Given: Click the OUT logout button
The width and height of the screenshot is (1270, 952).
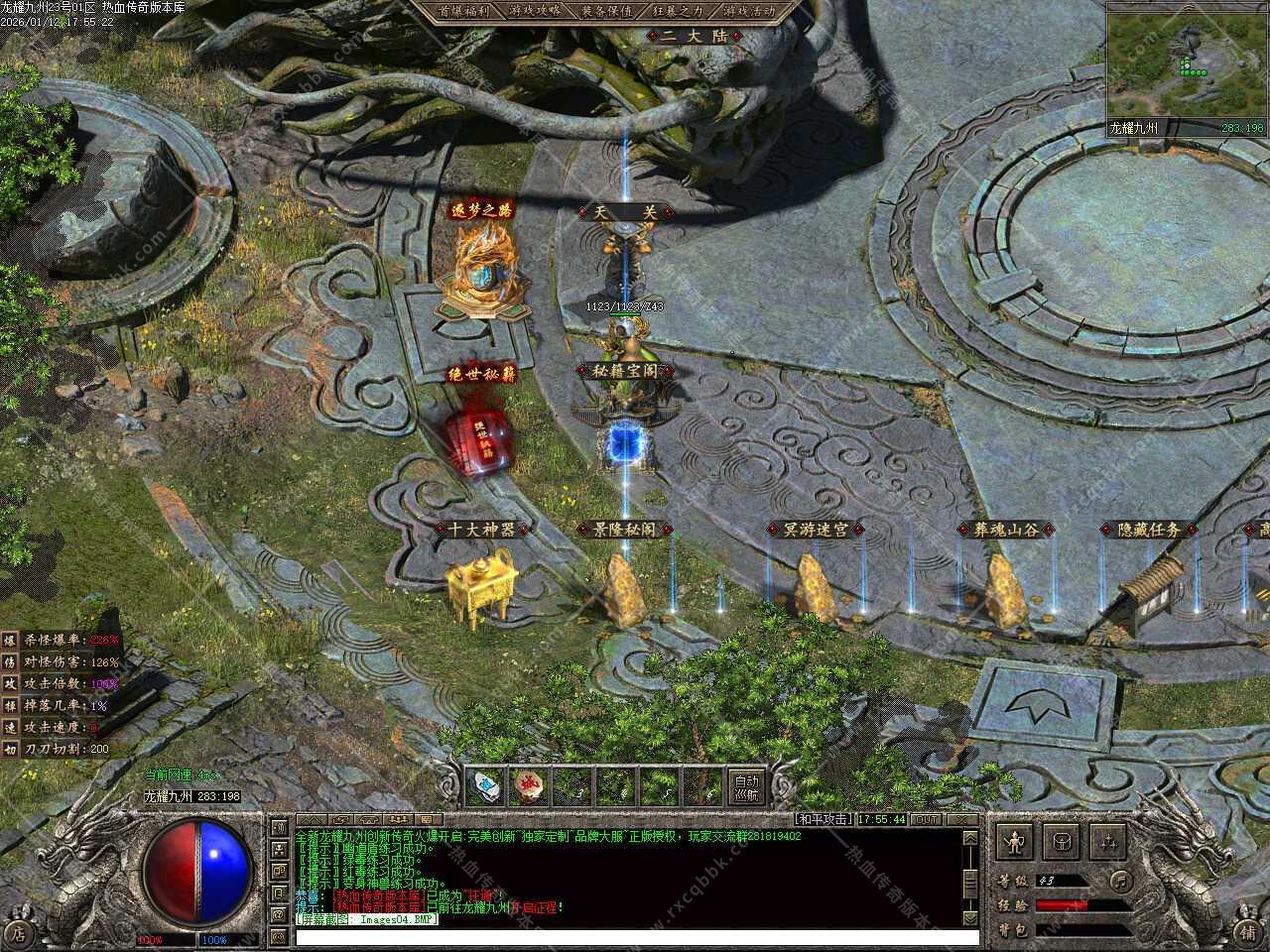Looking at the screenshot, I should (927, 819).
